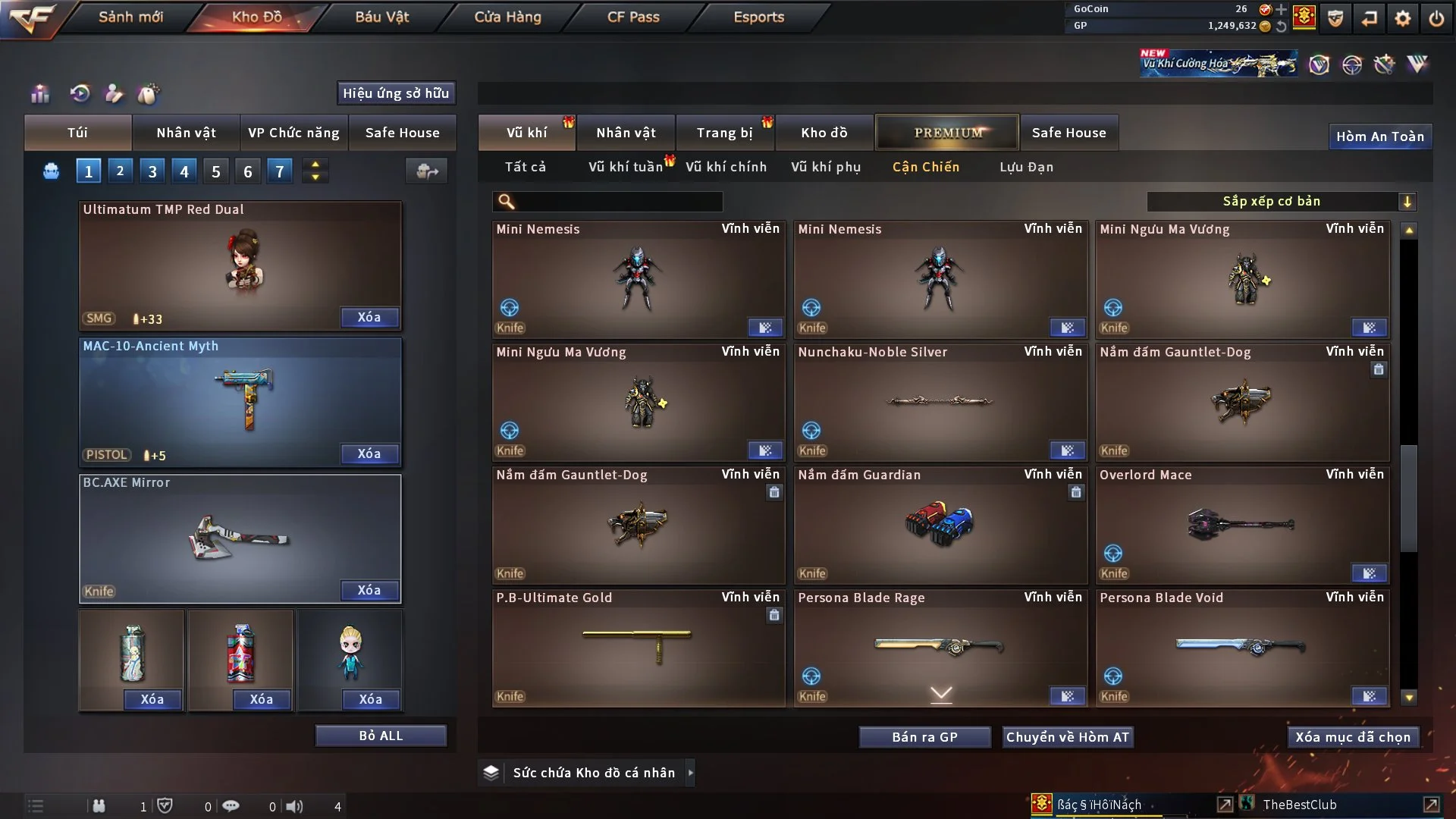
Task: Switch to bag slot 2
Action: 120,171
